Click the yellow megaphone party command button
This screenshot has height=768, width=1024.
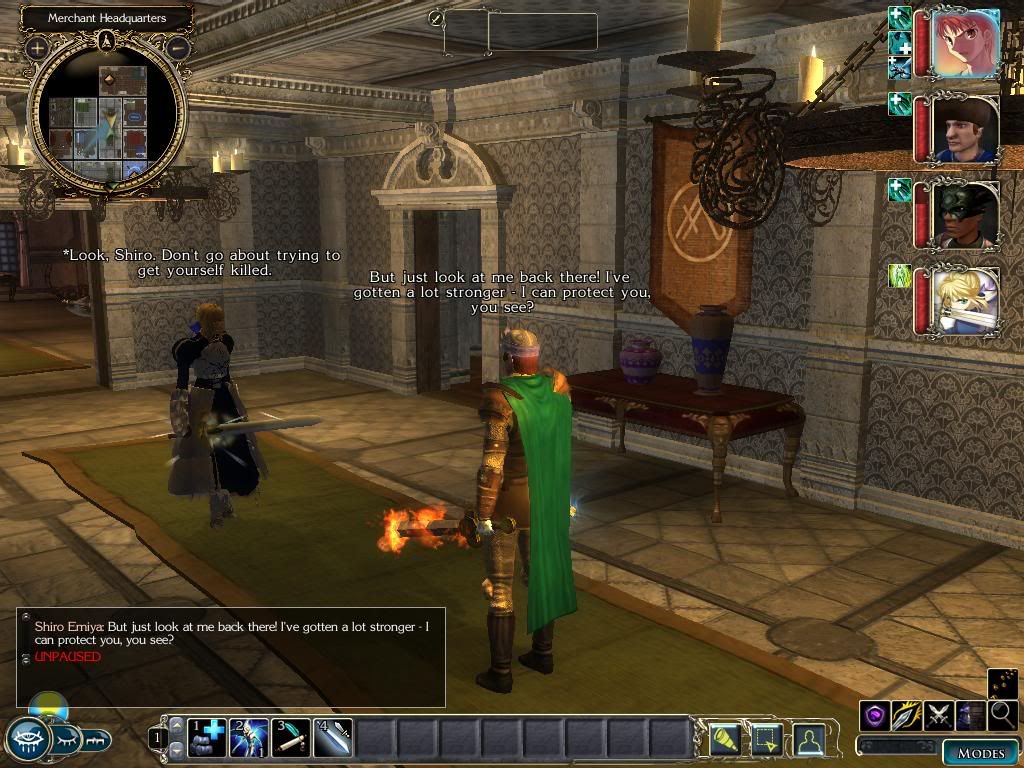tap(723, 738)
